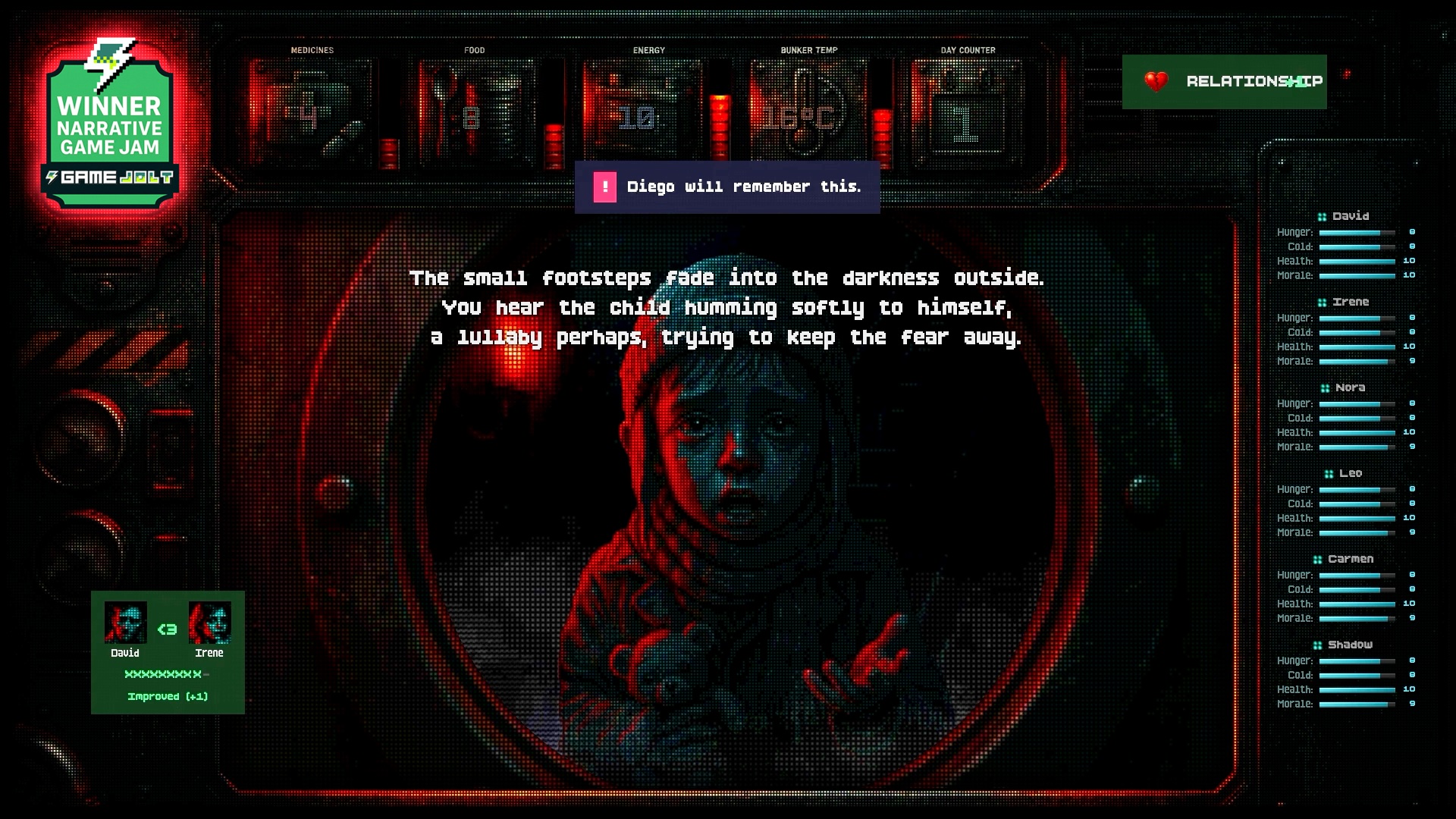The image size is (1456, 819).
Task: Click the Game Jolt winner badge
Action: tap(110, 125)
